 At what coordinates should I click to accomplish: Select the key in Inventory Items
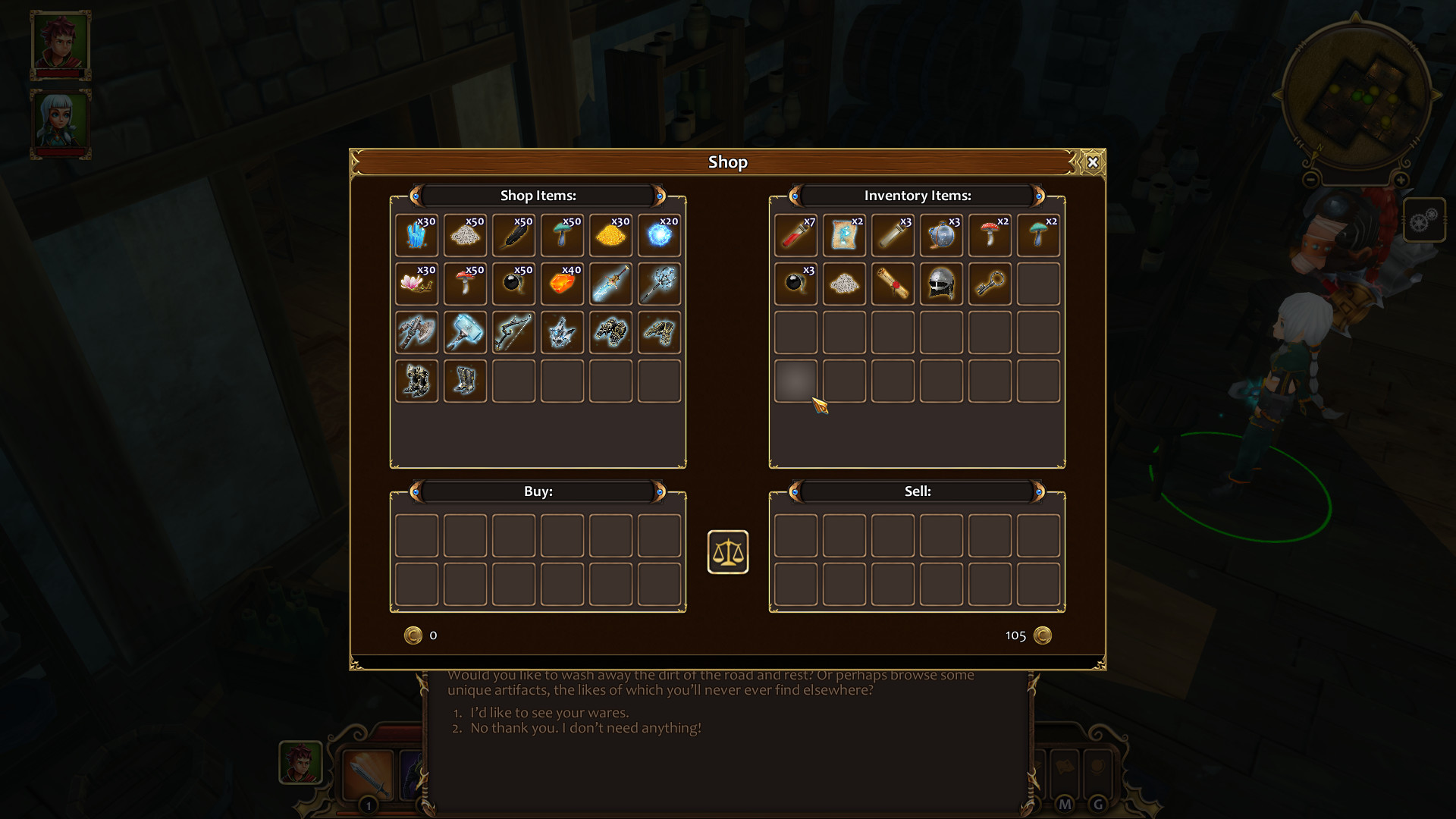pyautogui.click(x=990, y=284)
